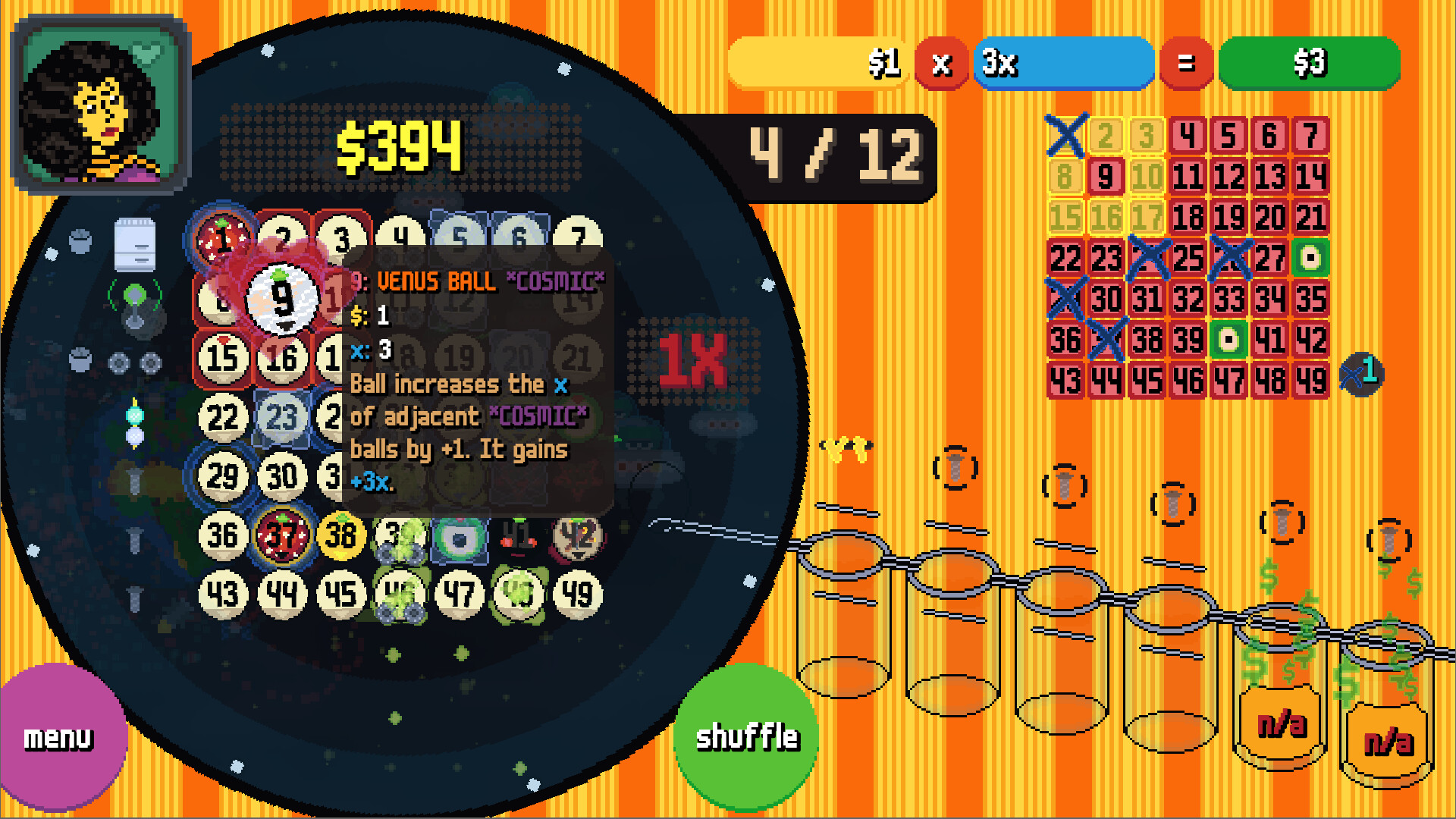
Task: Pick the yellow fruit ball 38
Action: 343,535
